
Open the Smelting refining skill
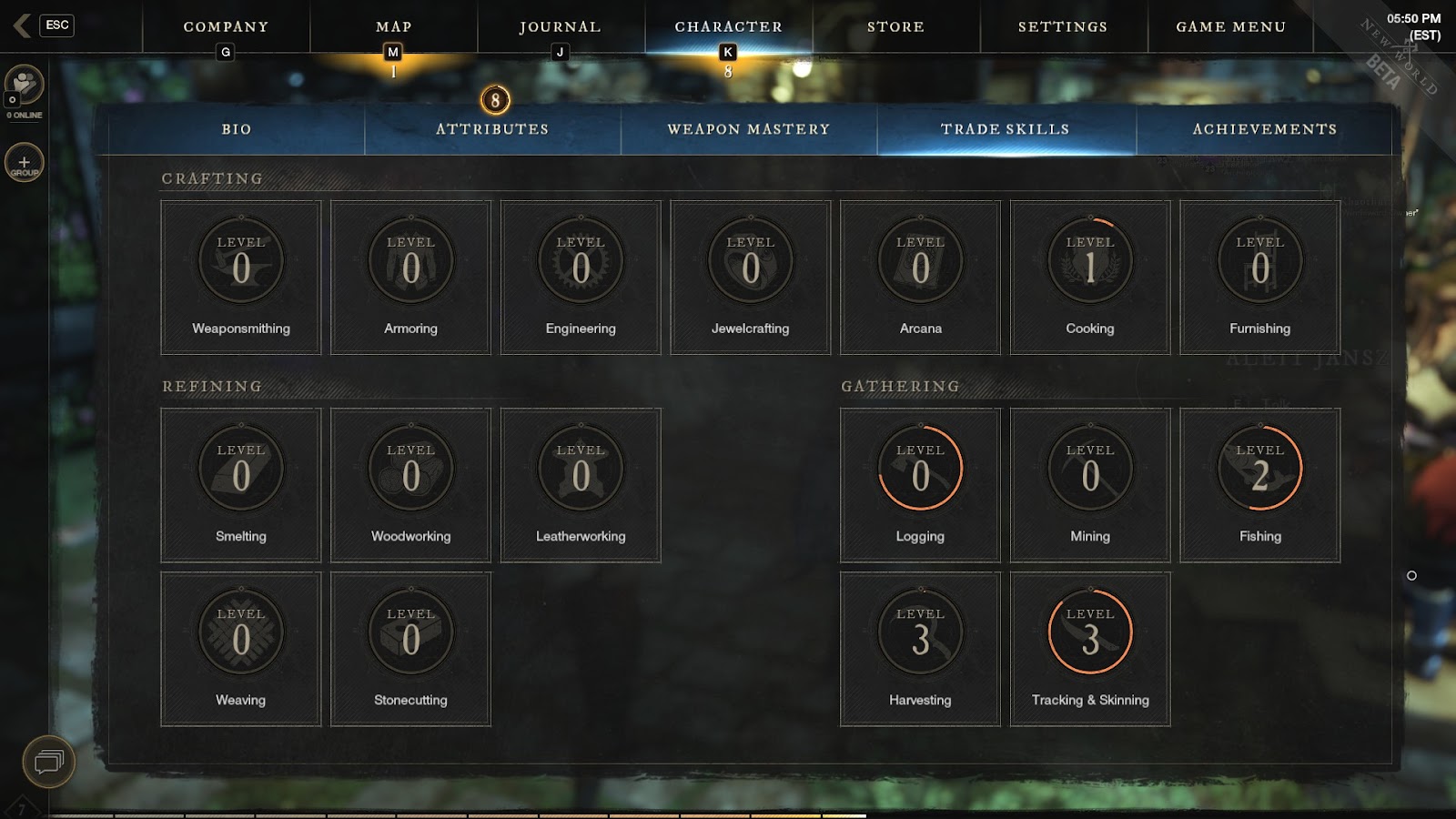click(x=241, y=485)
